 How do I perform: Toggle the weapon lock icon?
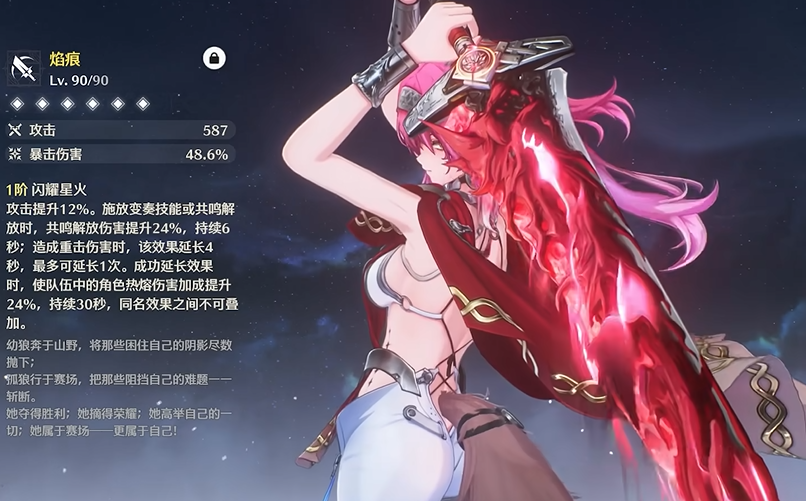[x=213, y=59]
